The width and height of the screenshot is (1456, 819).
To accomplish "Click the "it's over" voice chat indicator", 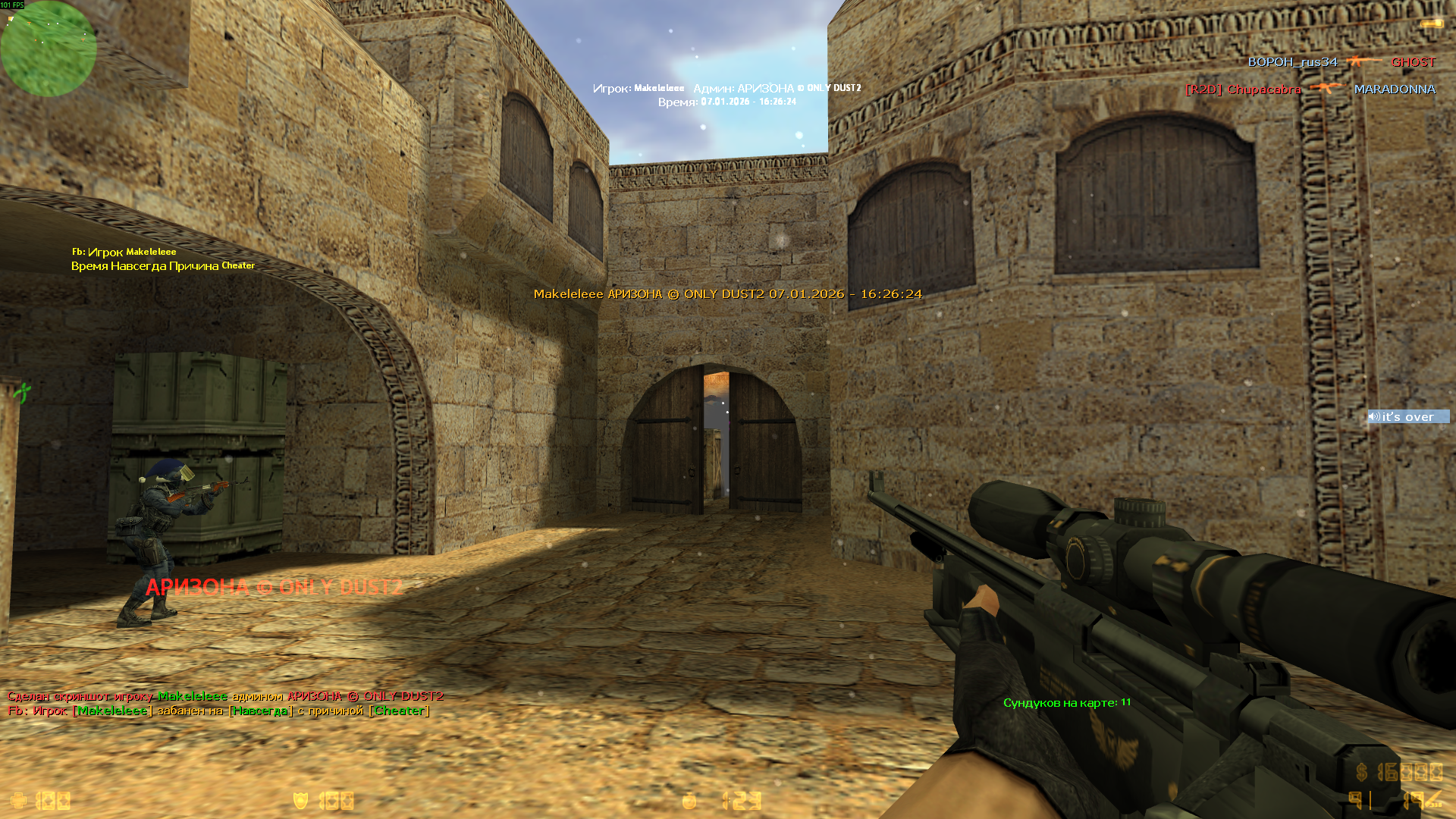I will 1407,416.
